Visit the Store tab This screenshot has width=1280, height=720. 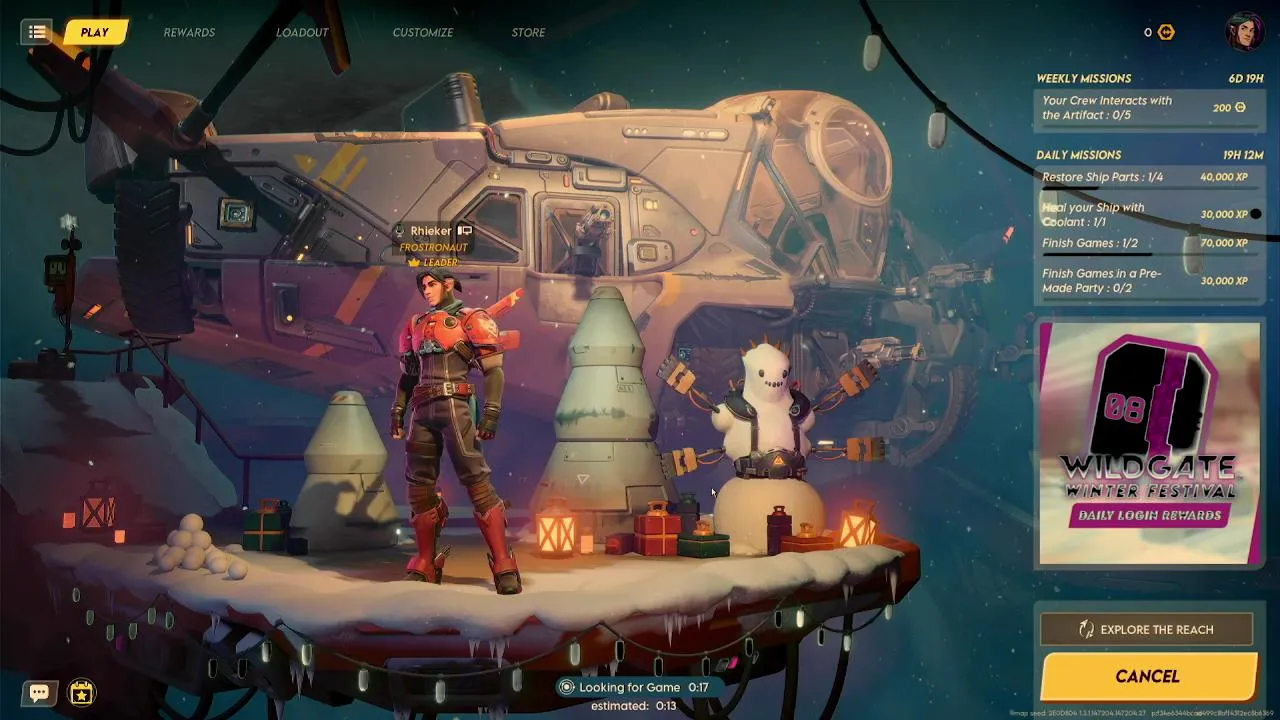pos(528,33)
